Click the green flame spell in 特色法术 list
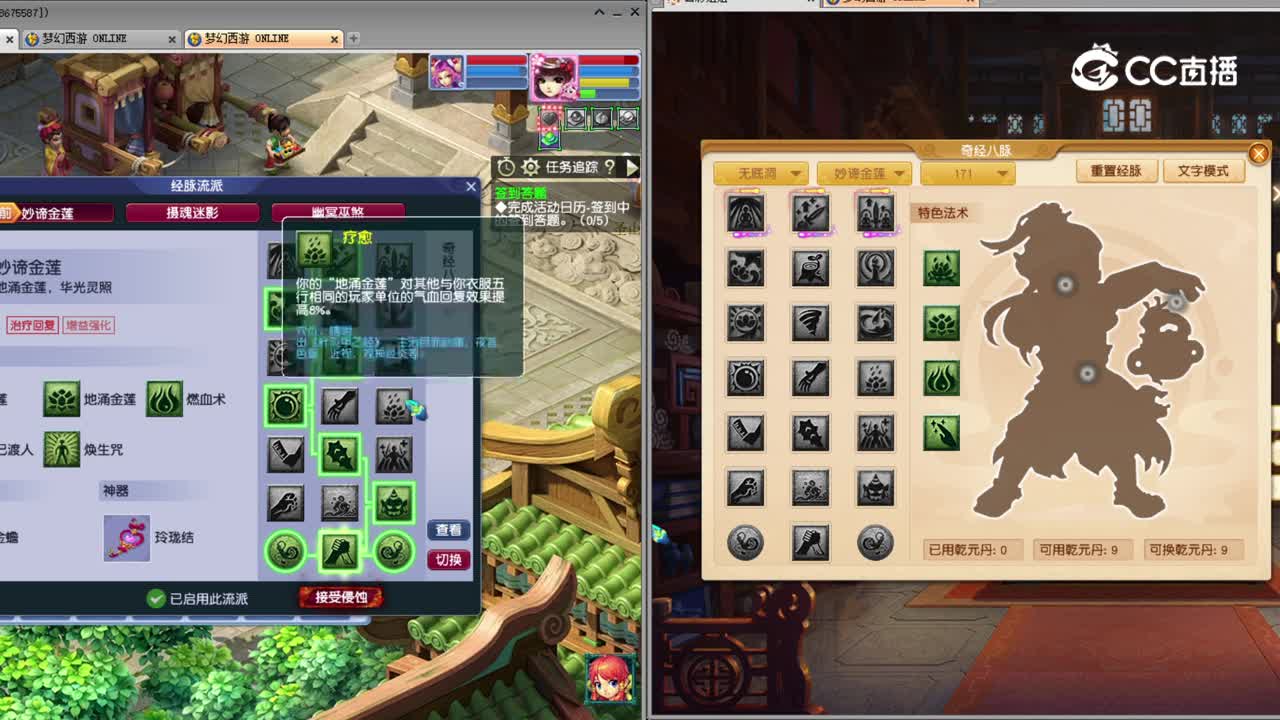The image size is (1280, 720). coord(940,378)
